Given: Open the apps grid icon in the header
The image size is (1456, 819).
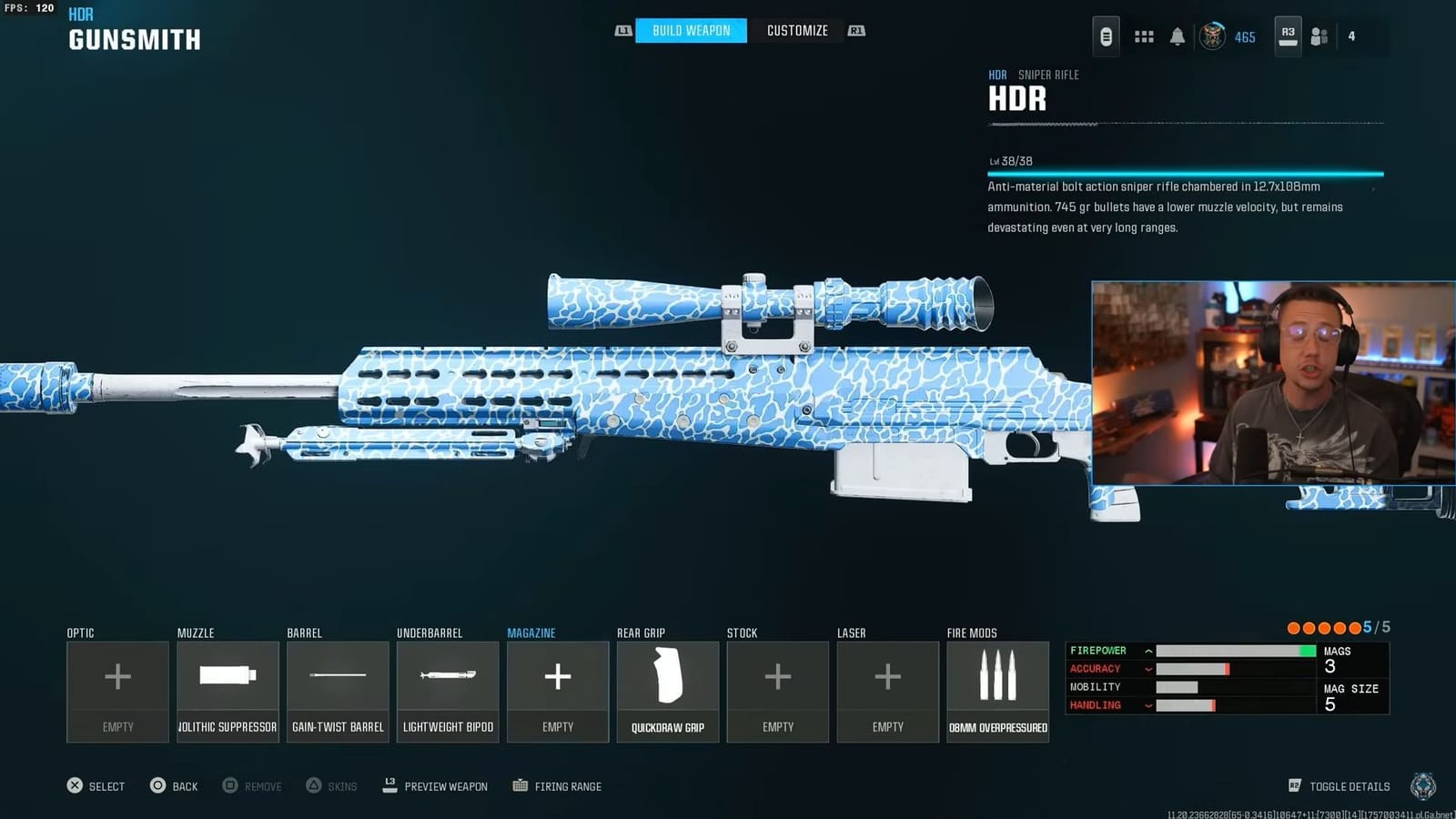Looking at the screenshot, I should [1144, 35].
